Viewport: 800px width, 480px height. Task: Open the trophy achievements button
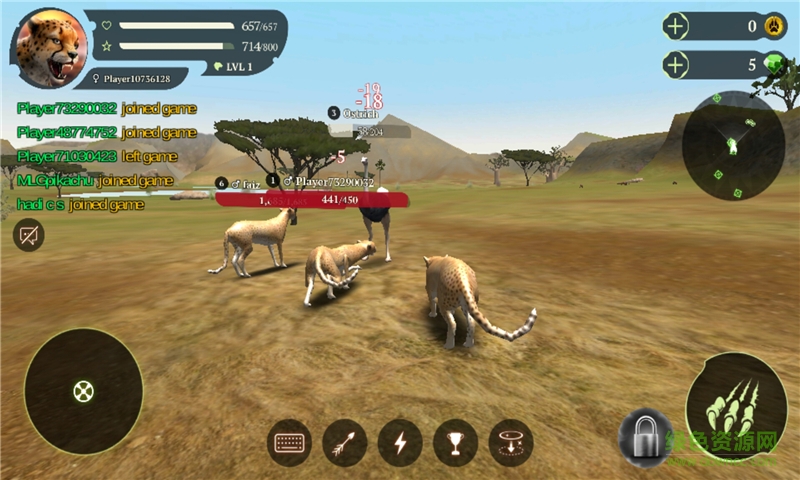(x=455, y=441)
